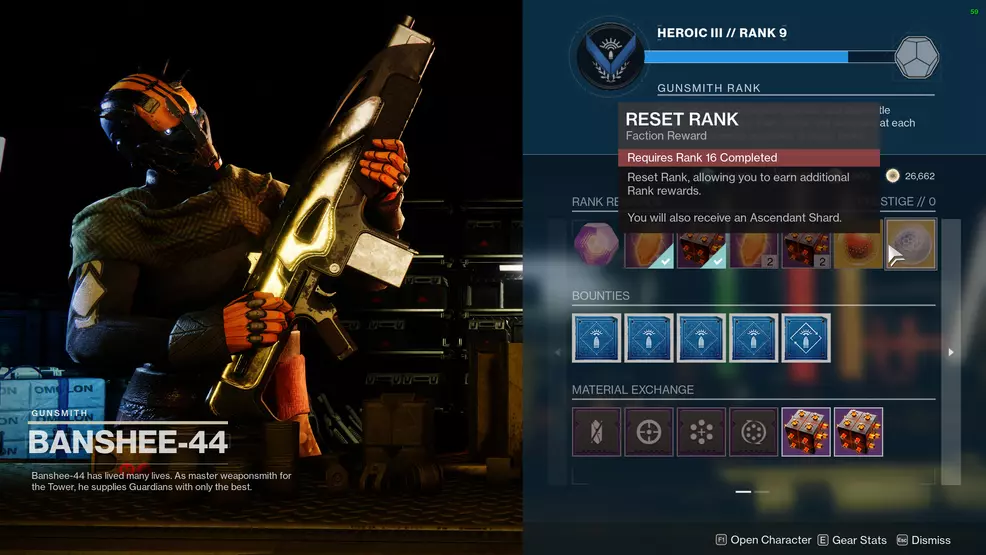The width and height of the screenshot is (986, 555).
Task: Choose the orange shard reward marked 2
Action: 754,247
